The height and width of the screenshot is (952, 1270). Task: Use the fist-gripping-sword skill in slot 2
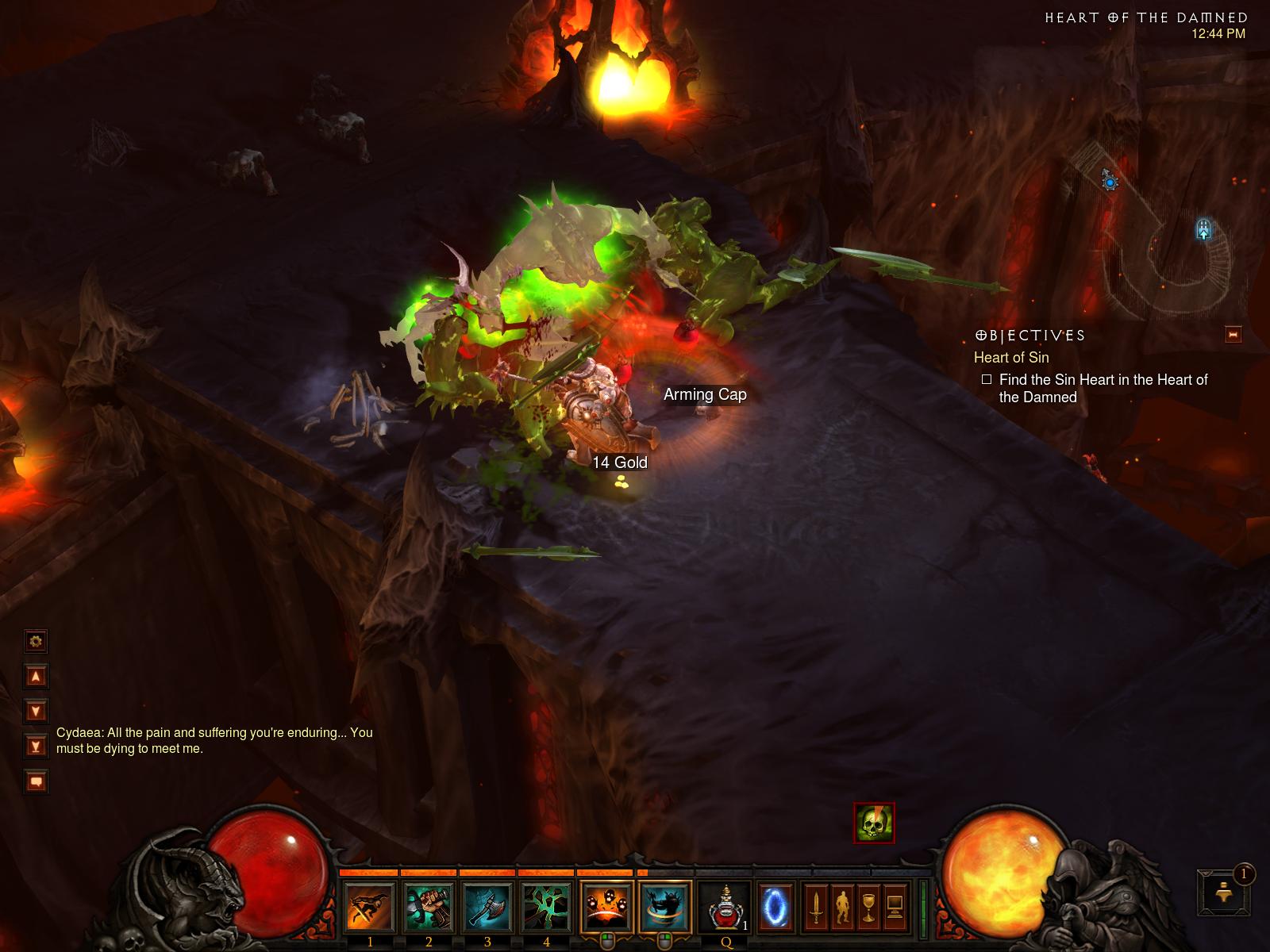pos(429,908)
